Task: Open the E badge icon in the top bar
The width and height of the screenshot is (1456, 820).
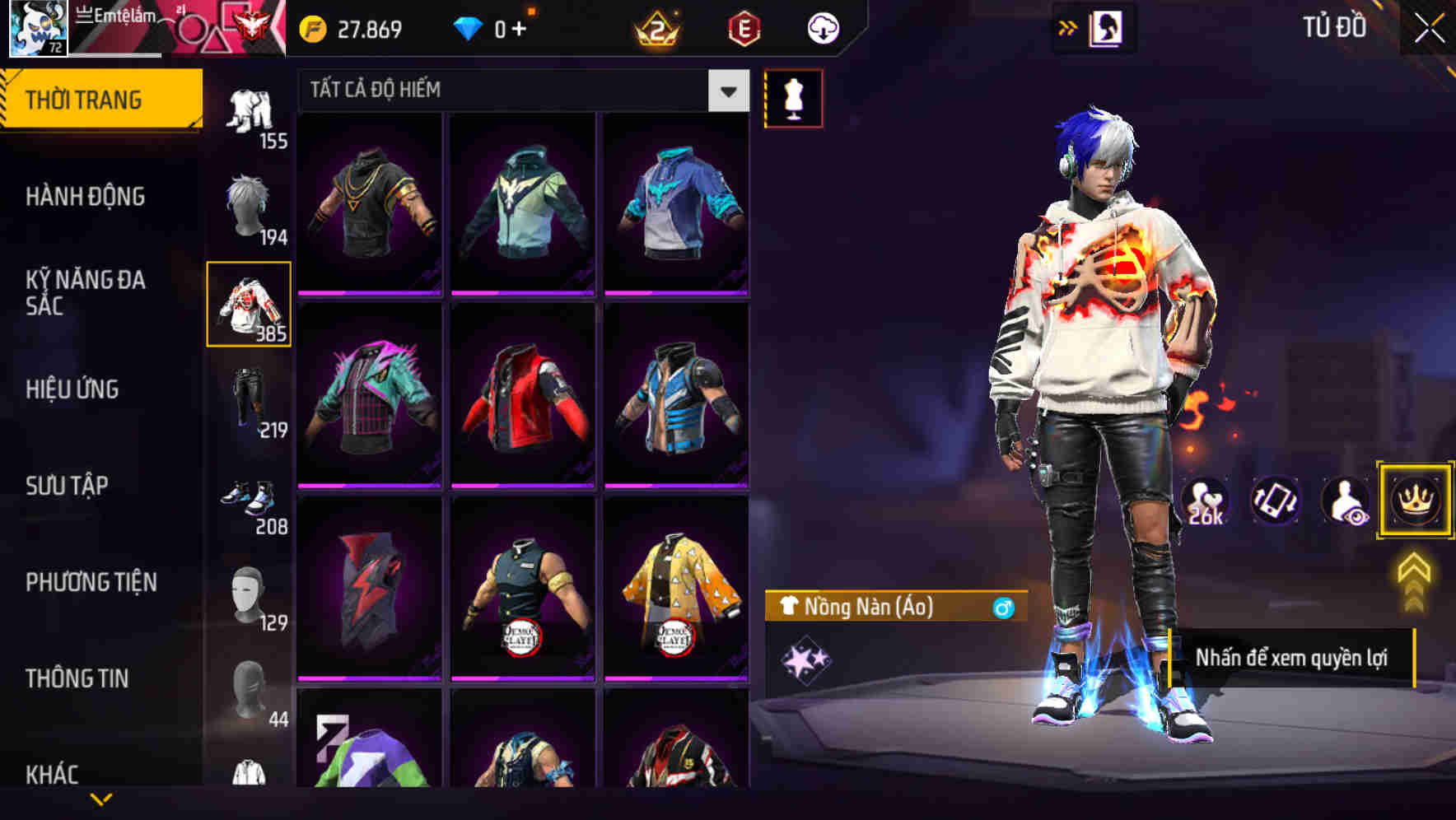Action: pos(745,27)
